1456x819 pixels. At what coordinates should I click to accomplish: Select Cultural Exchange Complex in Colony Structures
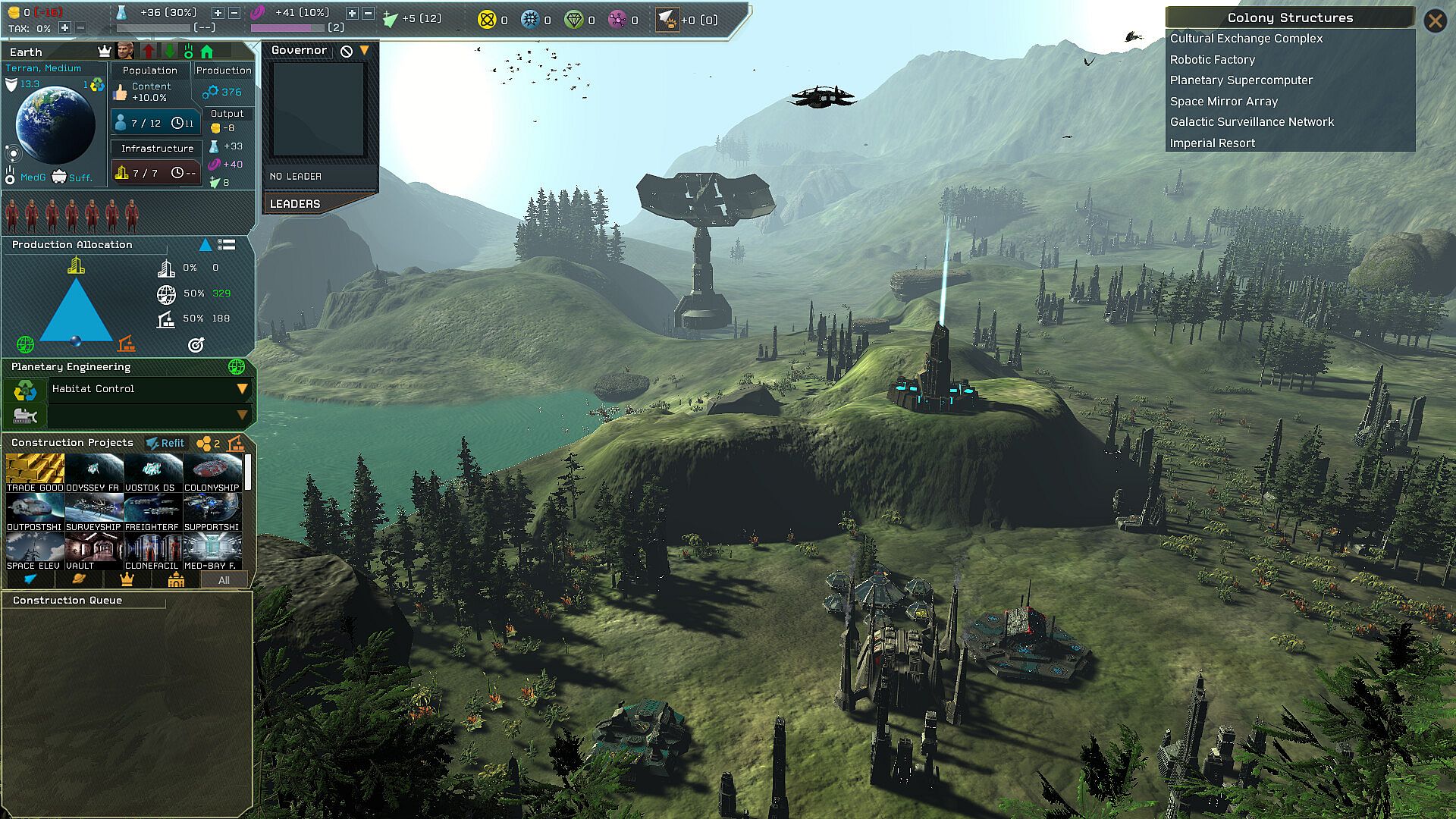click(1246, 39)
